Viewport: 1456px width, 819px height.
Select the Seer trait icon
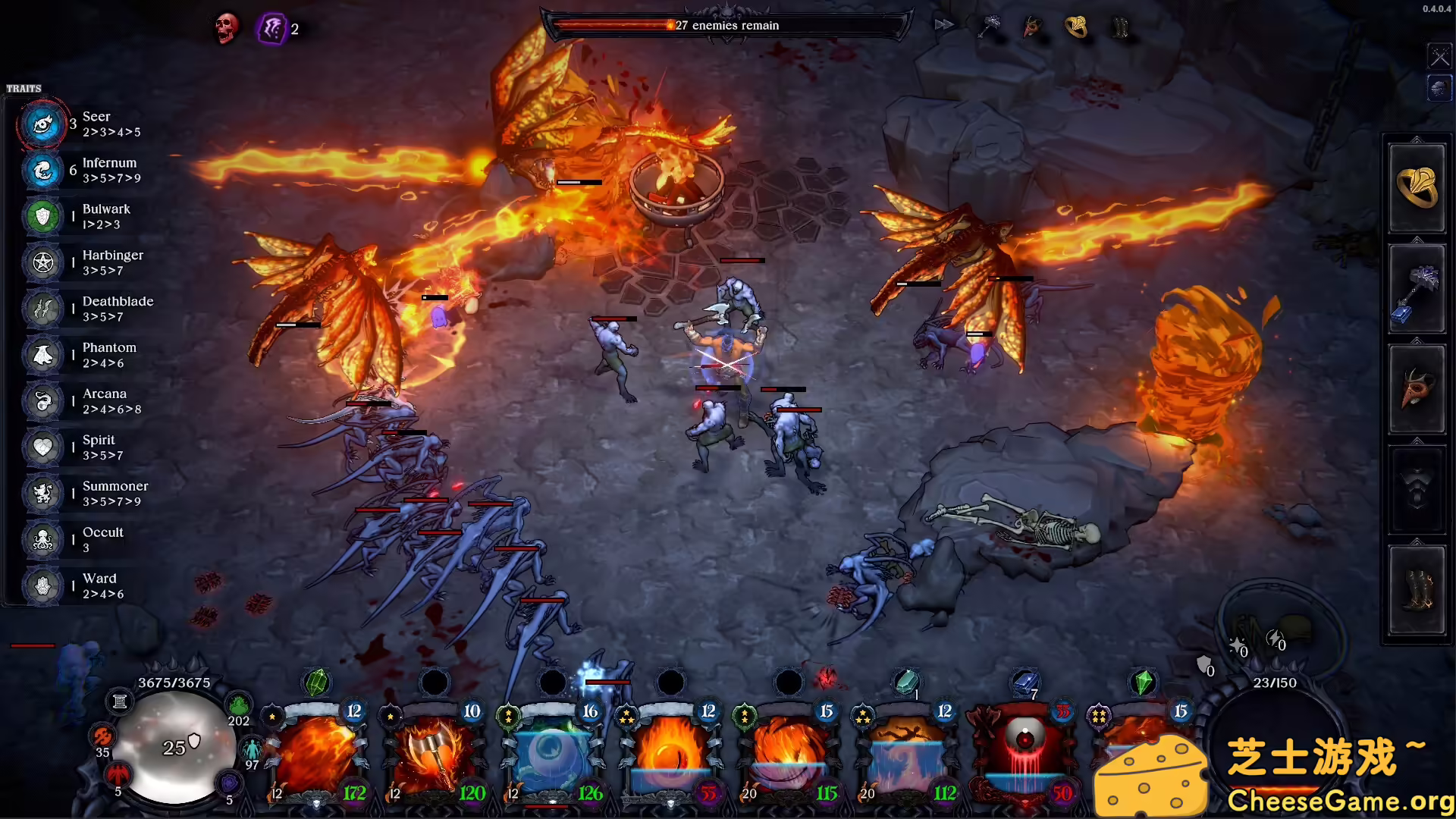click(42, 125)
